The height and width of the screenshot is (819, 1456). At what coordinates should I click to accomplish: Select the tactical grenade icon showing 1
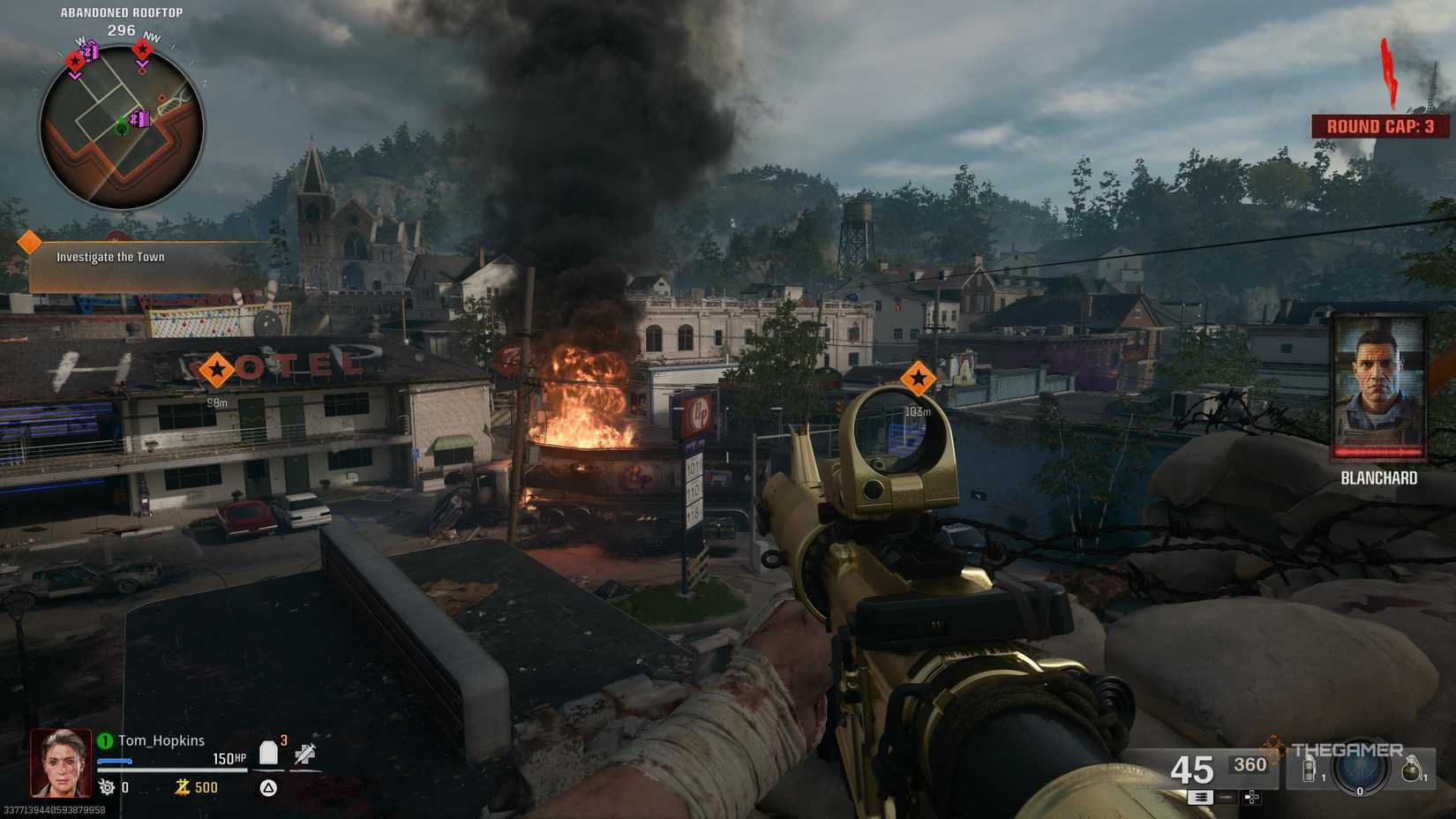pyautogui.click(x=1309, y=769)
